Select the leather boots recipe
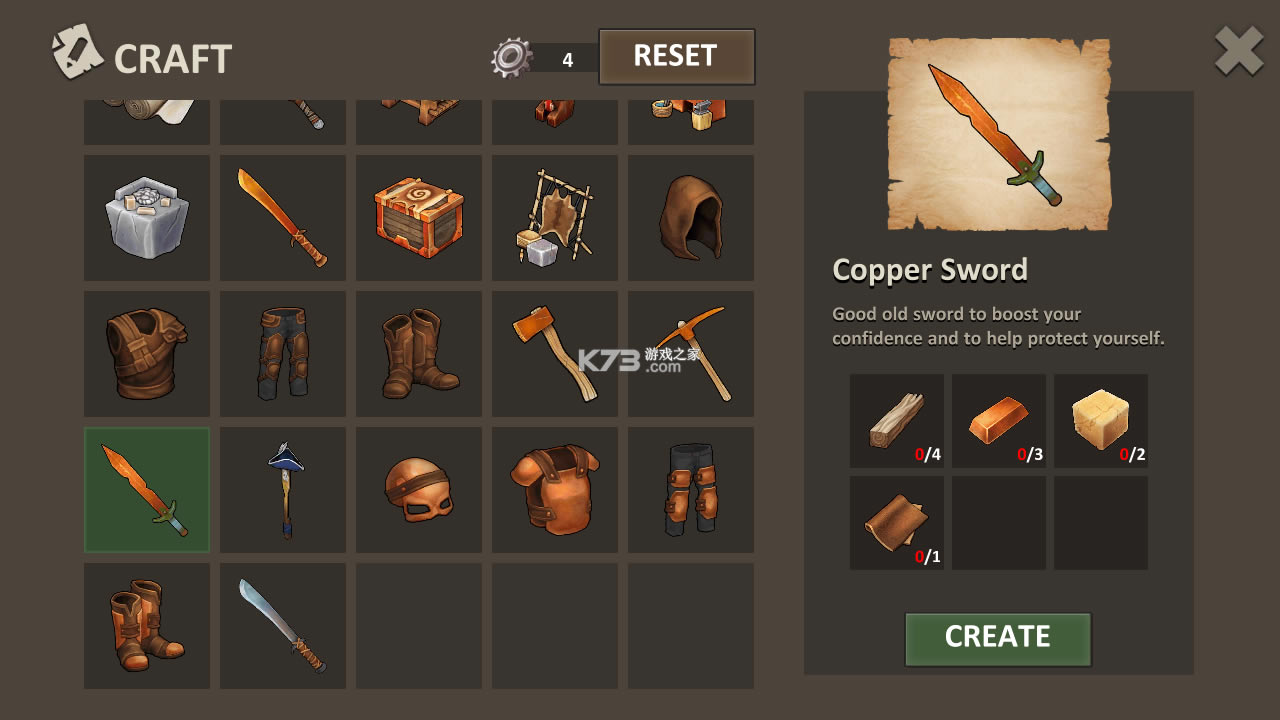This screenshot has width=1280, height=720. (x=419, y=354)
